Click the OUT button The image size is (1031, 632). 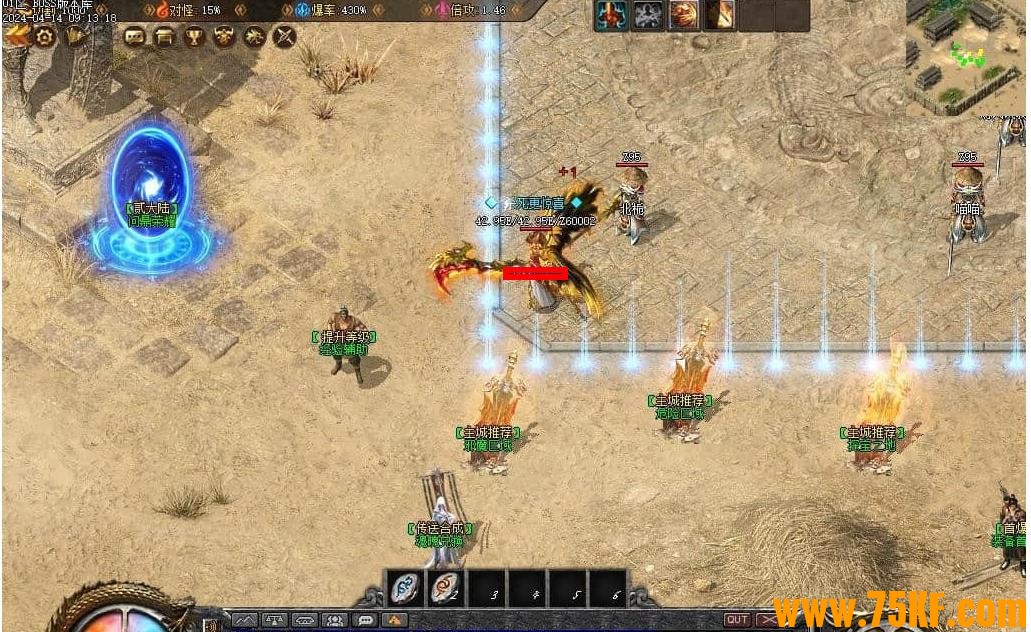737,620
